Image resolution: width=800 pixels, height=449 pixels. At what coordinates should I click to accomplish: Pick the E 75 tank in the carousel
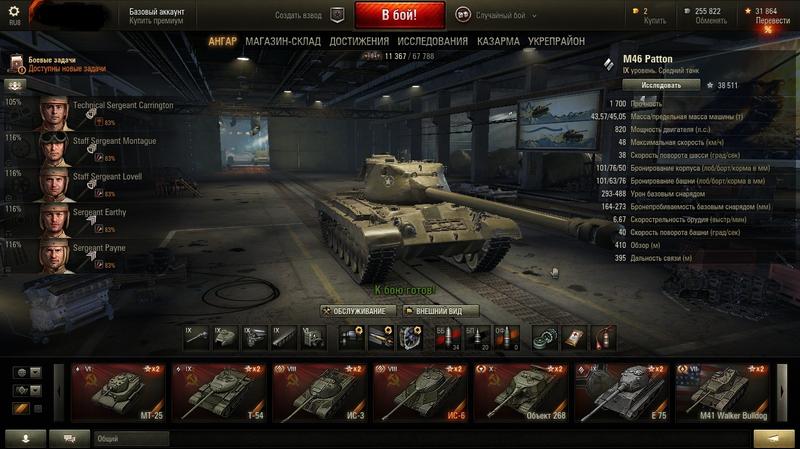coord(622,391)
